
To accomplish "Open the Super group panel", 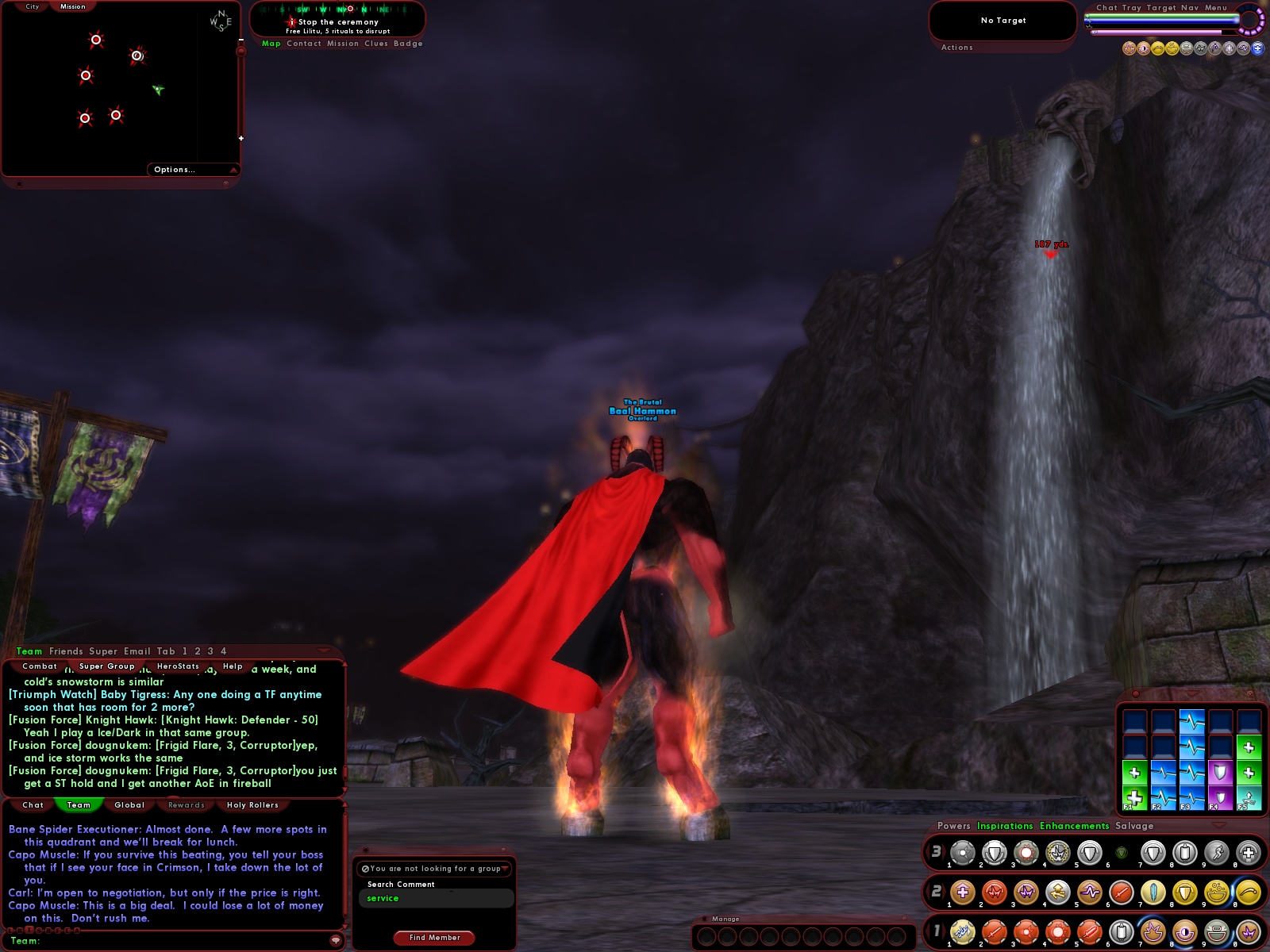I will click(103, 651).
